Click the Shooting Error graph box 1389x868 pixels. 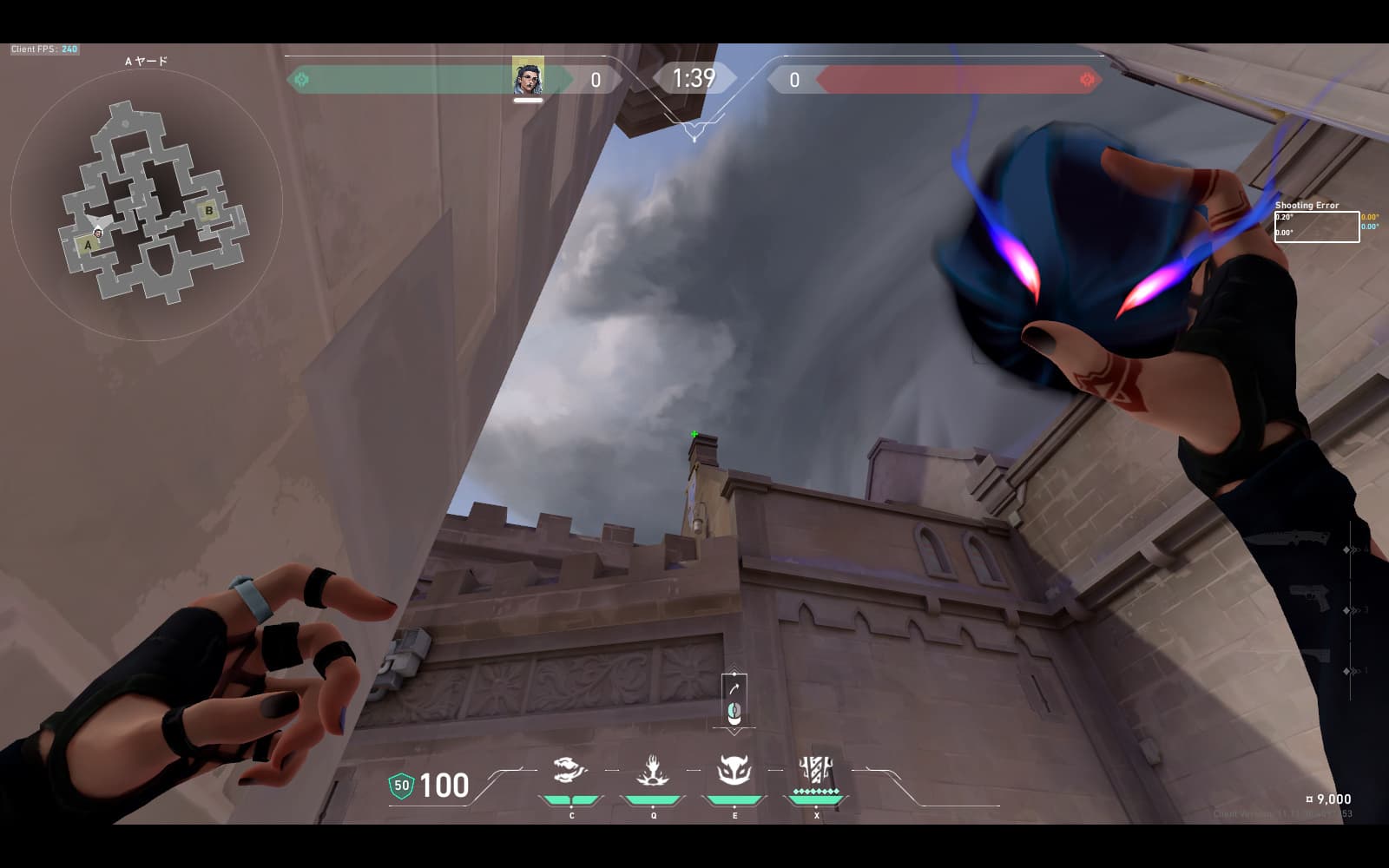point(1316,227)
